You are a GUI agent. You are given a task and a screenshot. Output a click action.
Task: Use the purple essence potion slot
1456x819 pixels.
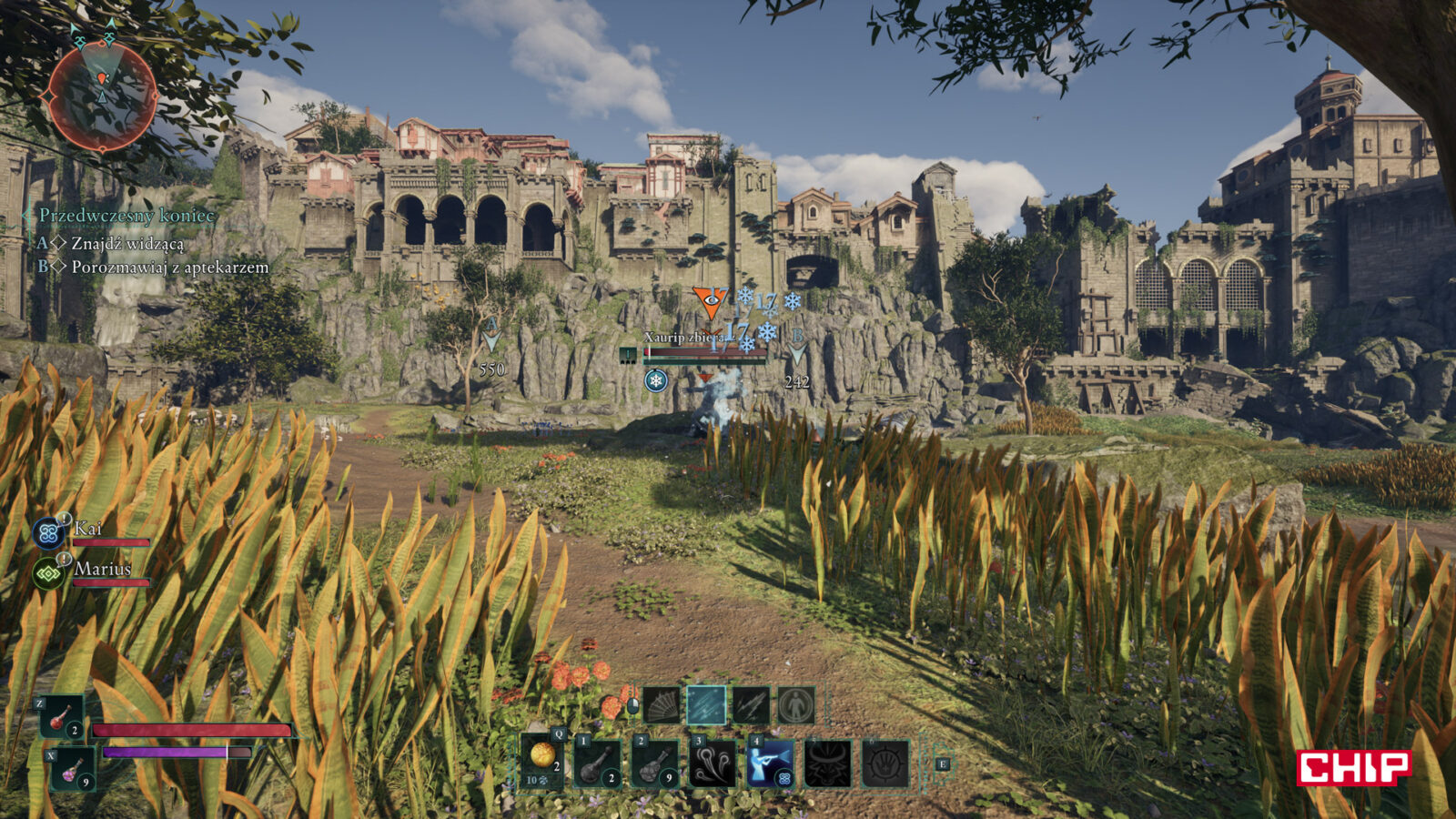pyautogui.click(x=72, y=769)
